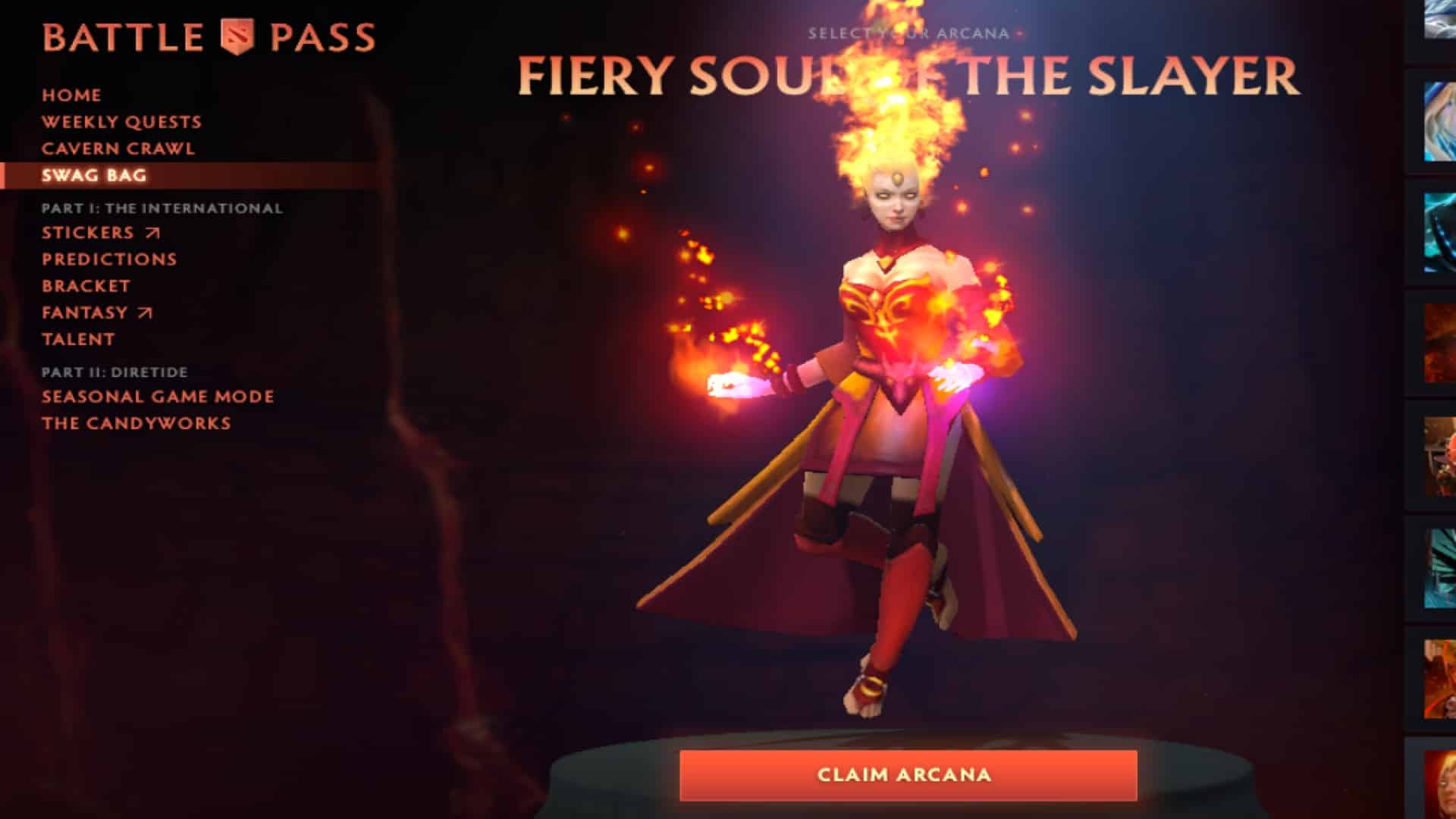Open the external link arrow beside STICKERS
This screenshot has height=819, width=1456.
pyautogui.click(x=152, y=233)
